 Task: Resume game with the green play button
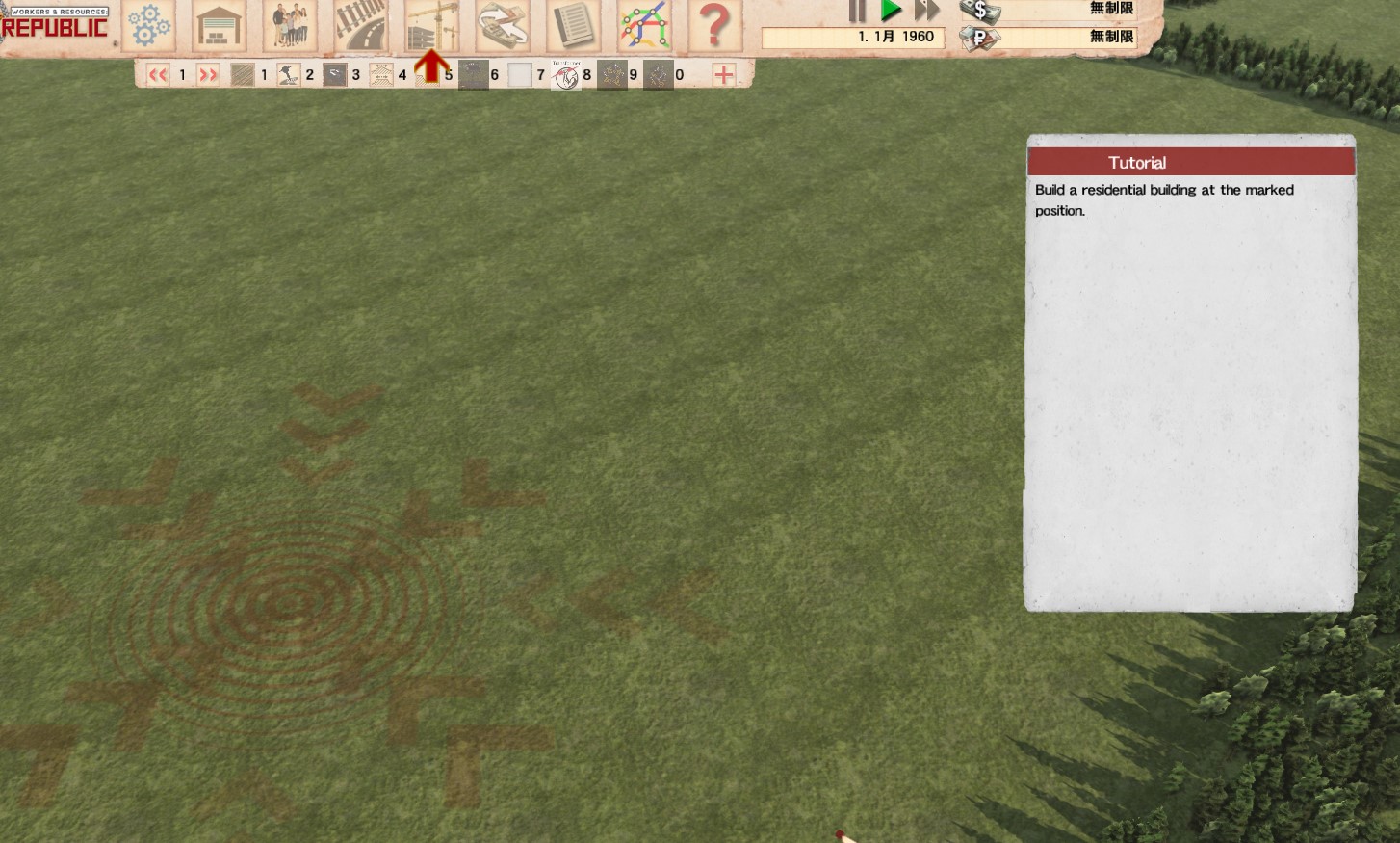892,12
